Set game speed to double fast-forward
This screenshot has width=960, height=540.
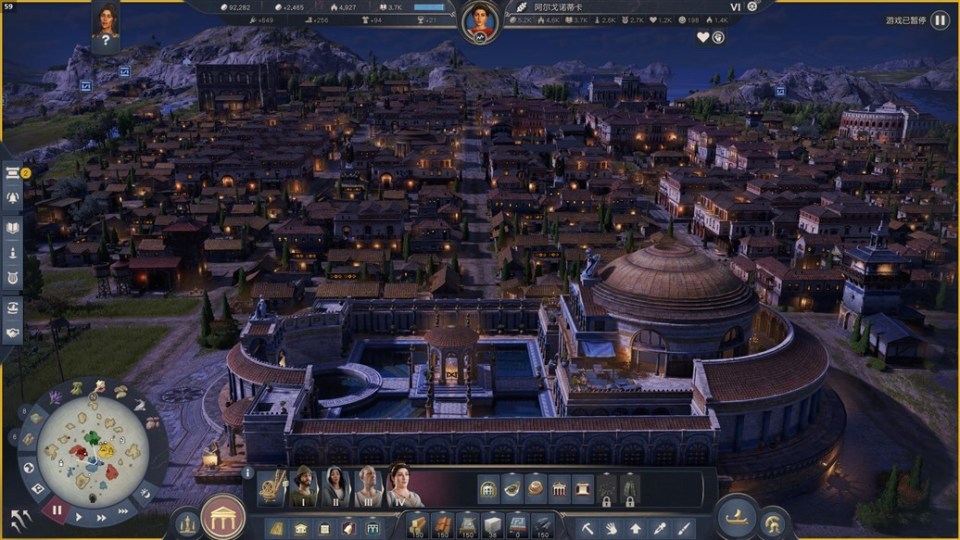click(x=100, y=519)
